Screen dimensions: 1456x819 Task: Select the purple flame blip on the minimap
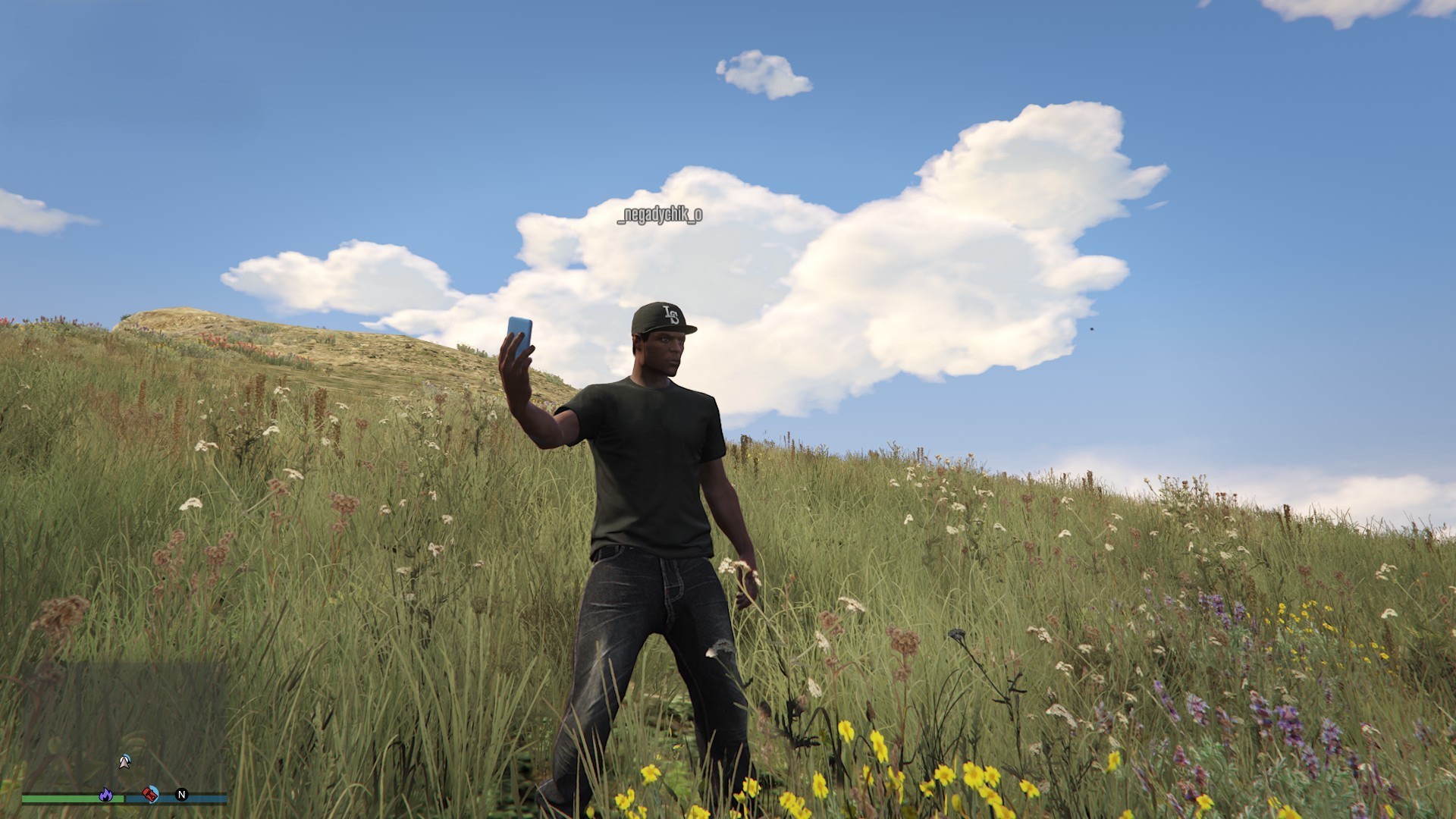click(x=106, y=794)
